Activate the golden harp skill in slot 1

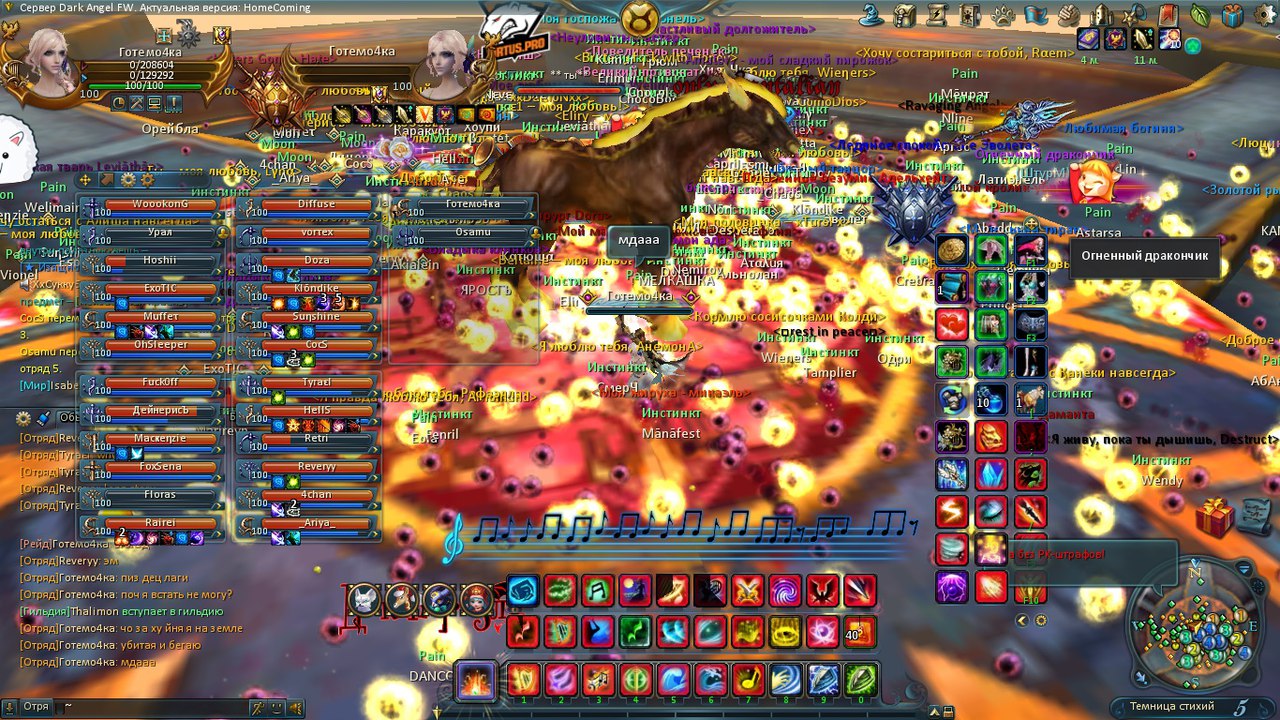pos(523,680)
